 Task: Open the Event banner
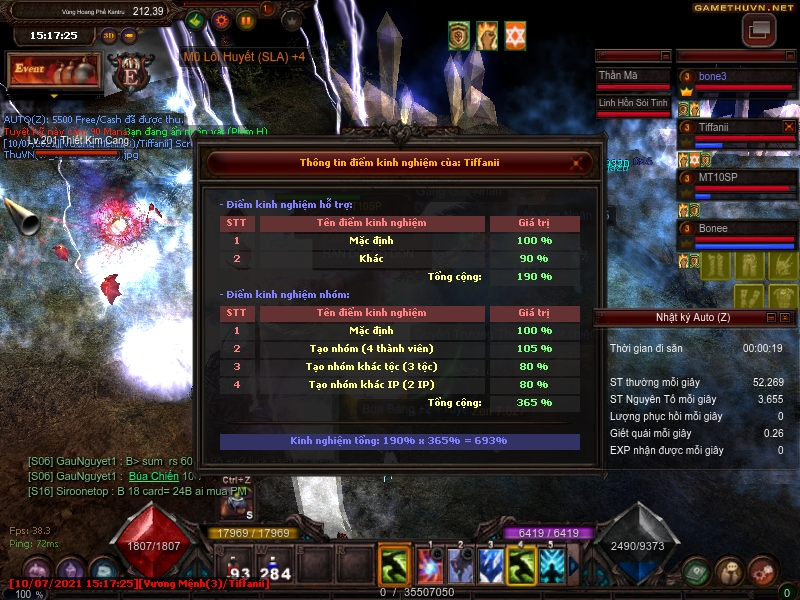pos(55,71)
